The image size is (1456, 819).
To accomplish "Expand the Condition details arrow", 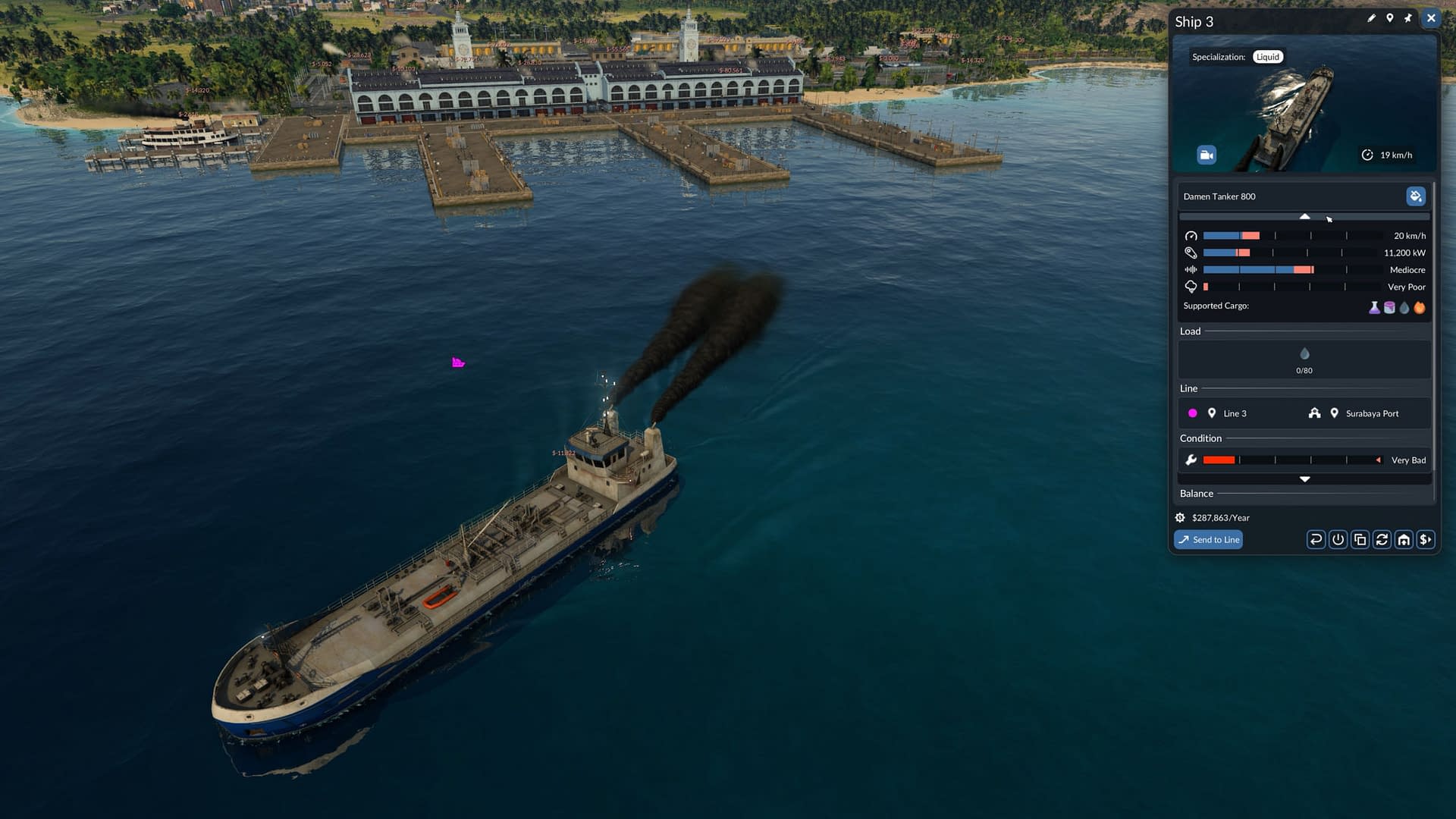I will tap(1304, 479).
